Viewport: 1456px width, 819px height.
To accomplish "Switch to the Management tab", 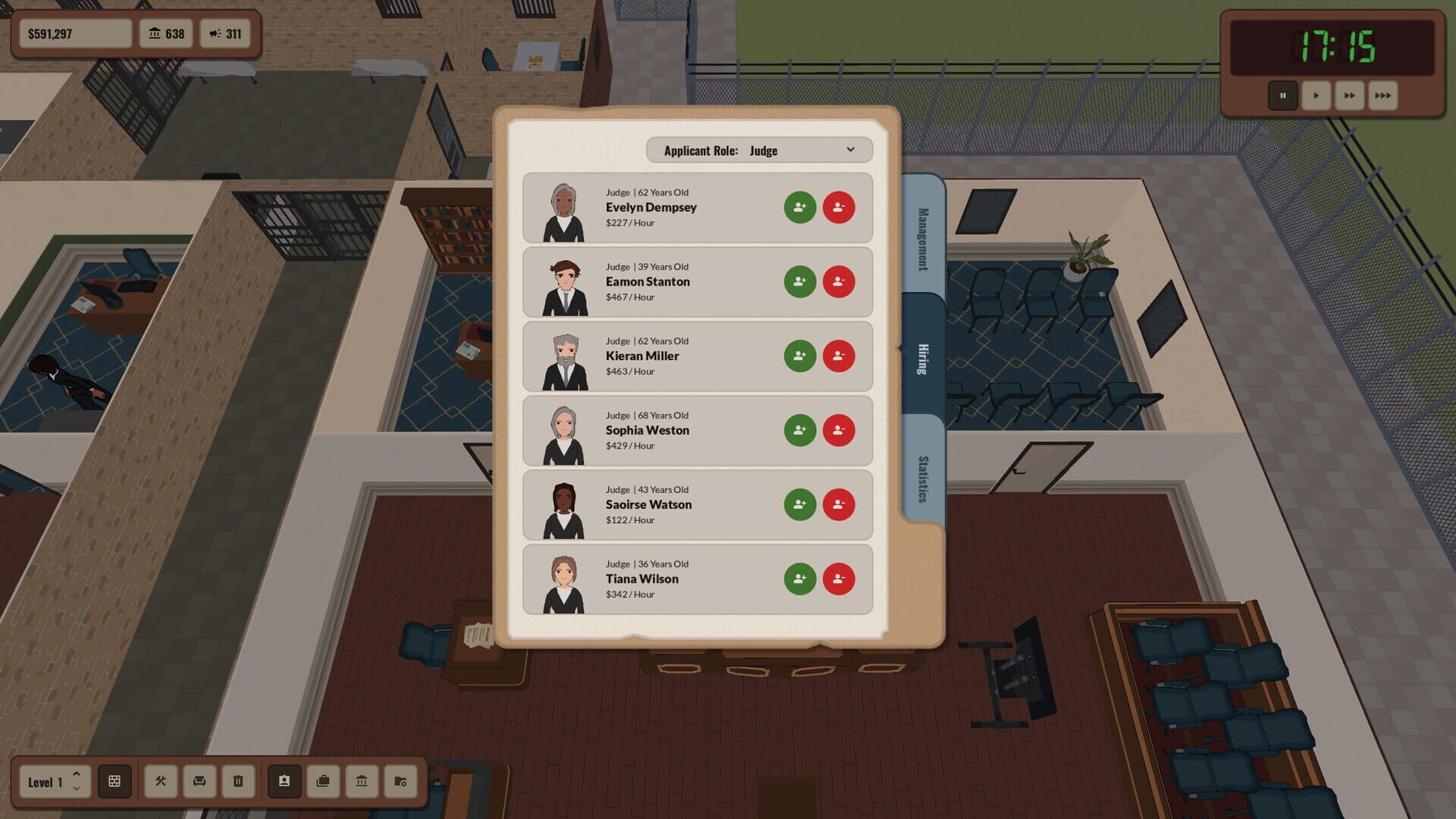I will click(921, 239).
